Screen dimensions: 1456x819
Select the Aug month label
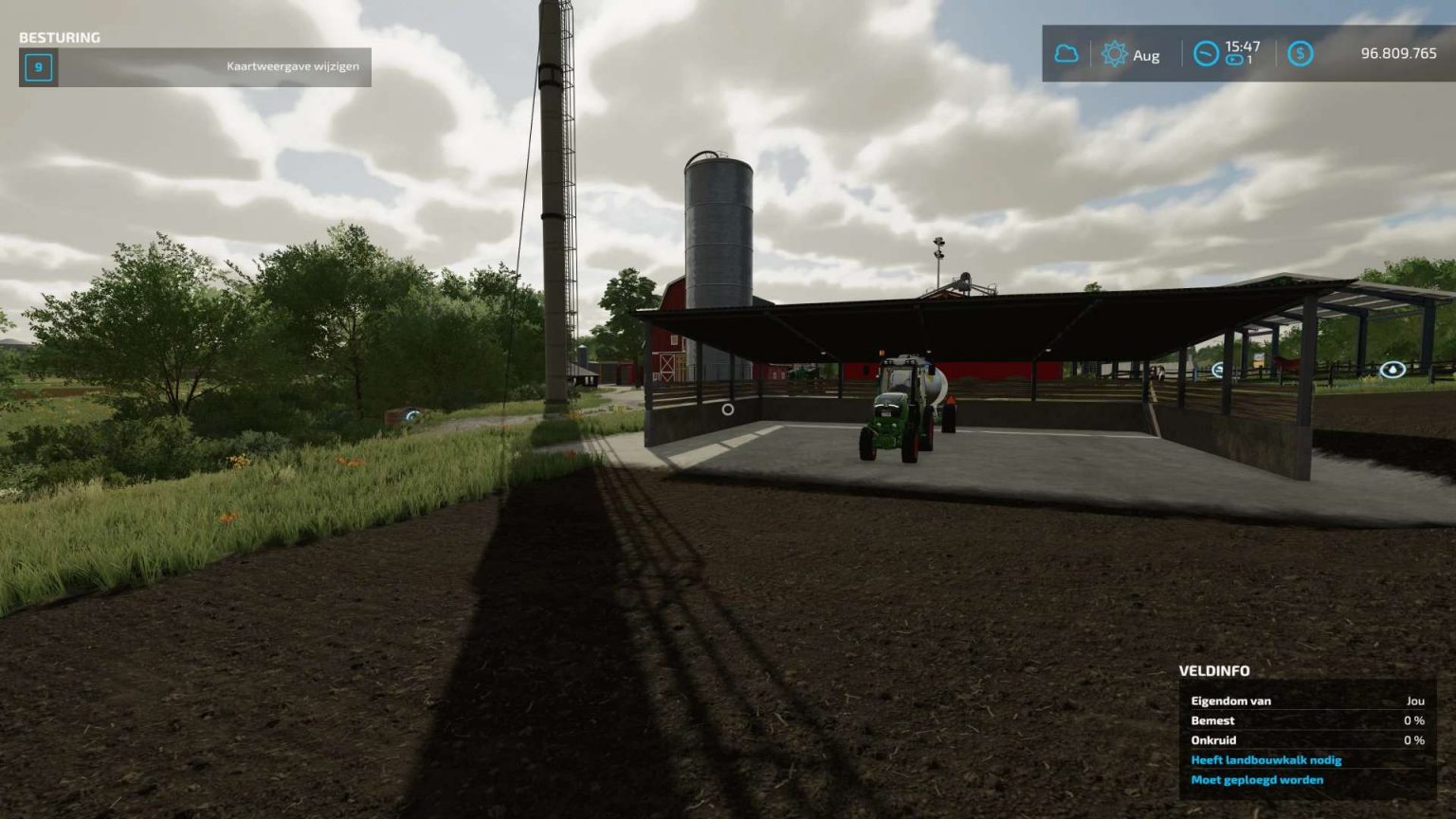pos(1146,55)
